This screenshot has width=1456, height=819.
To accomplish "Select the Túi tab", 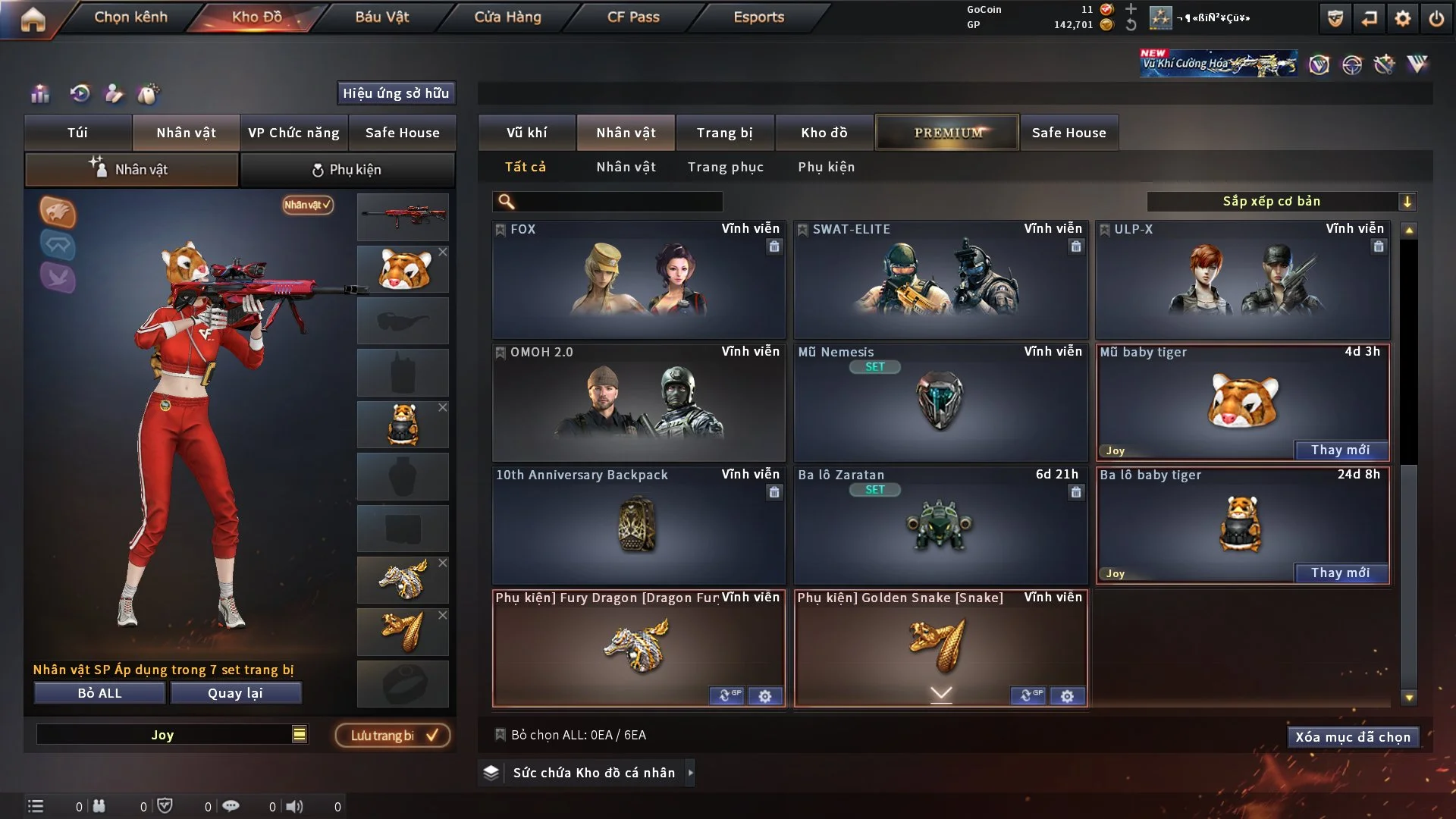I will click(77, 133).
